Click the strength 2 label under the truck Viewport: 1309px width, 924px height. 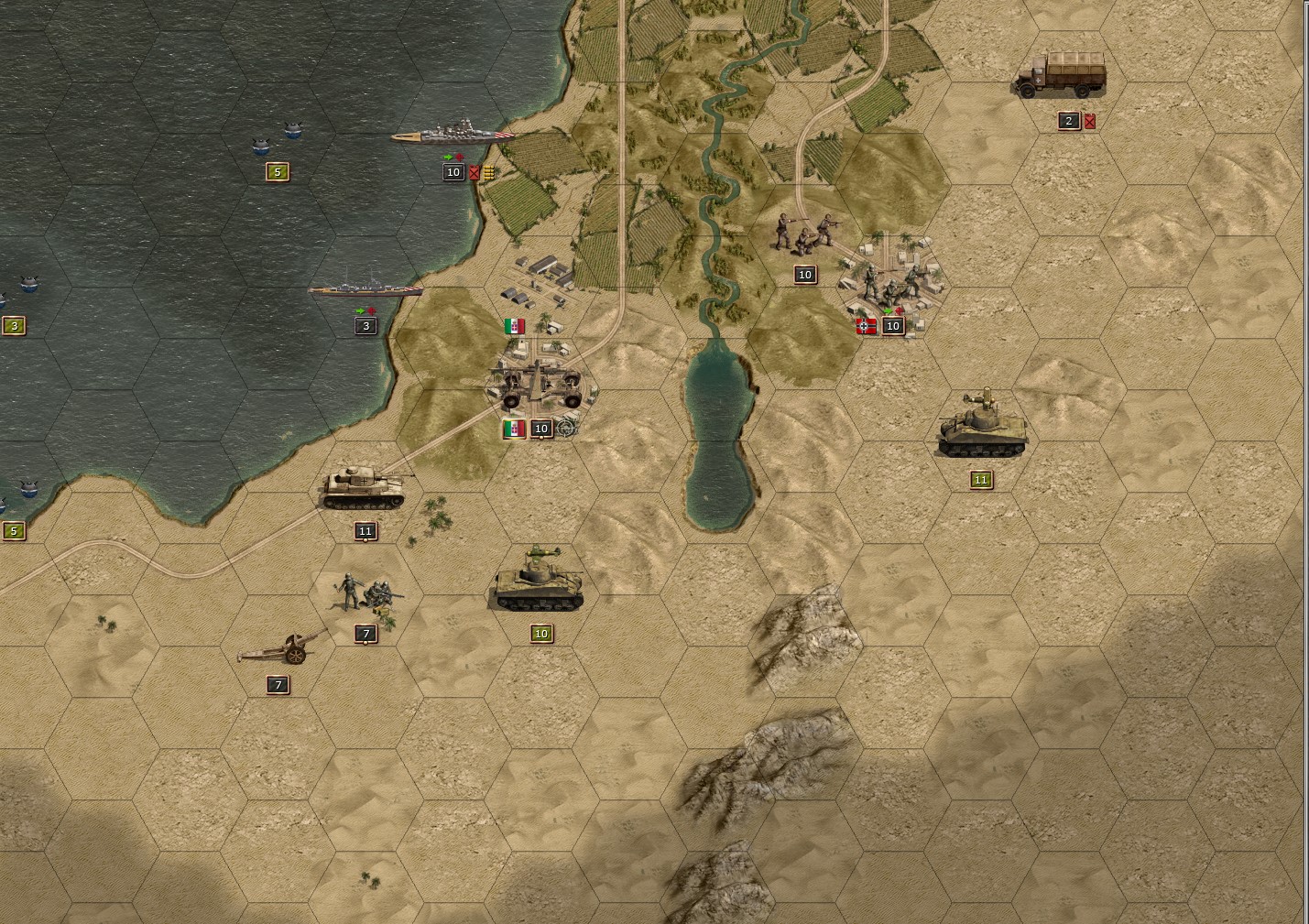coord(1067,120)
